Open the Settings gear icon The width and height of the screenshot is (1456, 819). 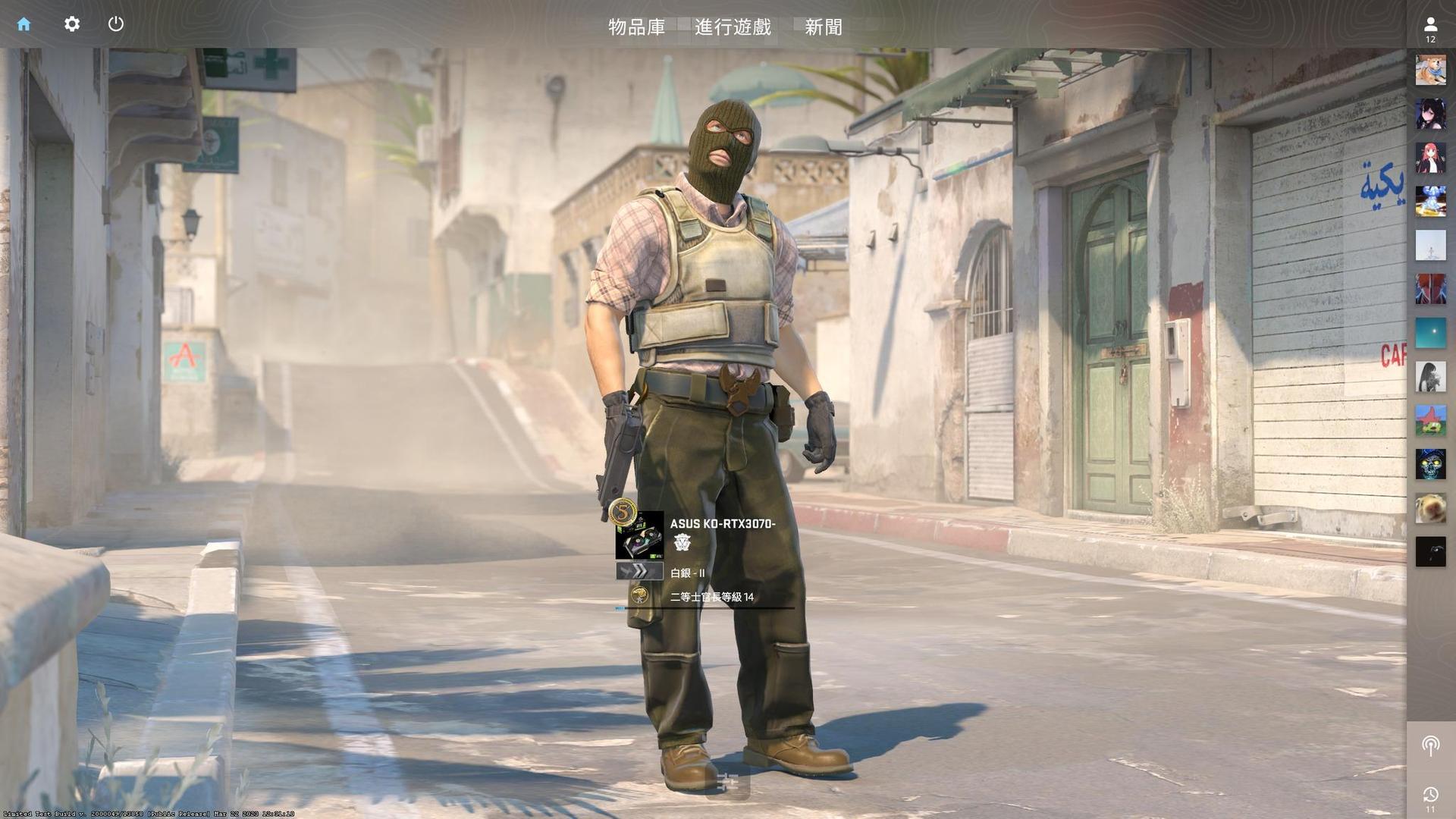[71, 24]
